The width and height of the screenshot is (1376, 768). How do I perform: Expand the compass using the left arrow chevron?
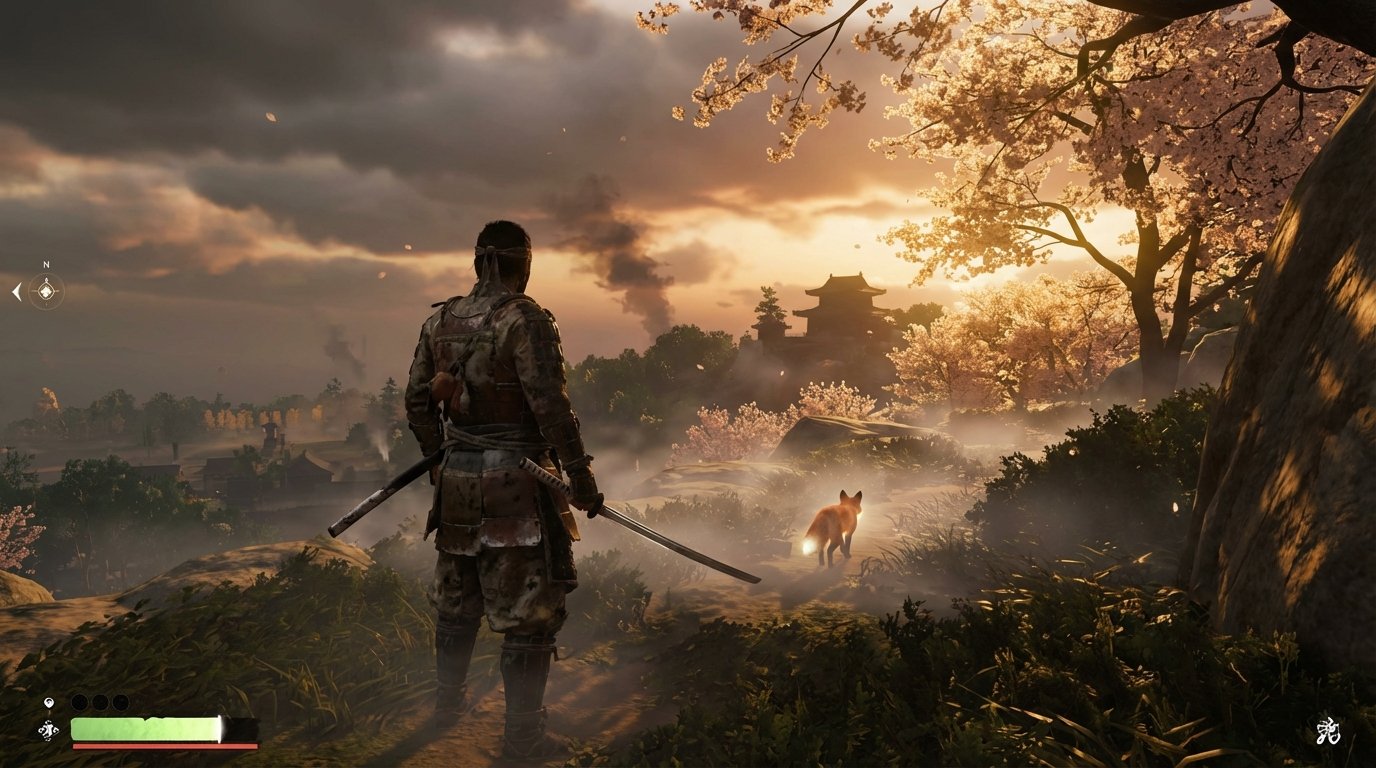(x=17, y=291)
